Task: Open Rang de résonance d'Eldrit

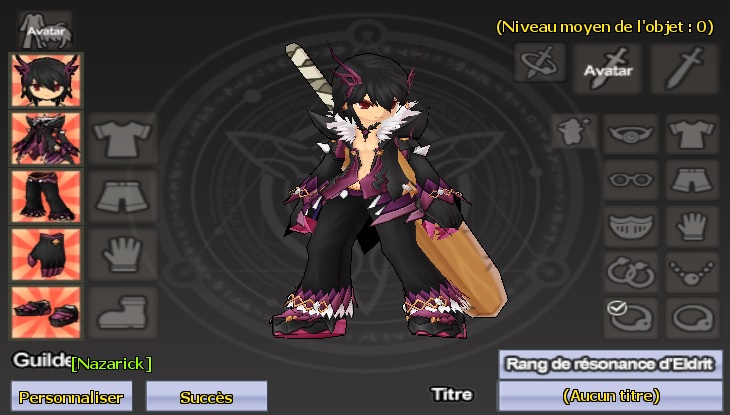Action: point(610,364)
